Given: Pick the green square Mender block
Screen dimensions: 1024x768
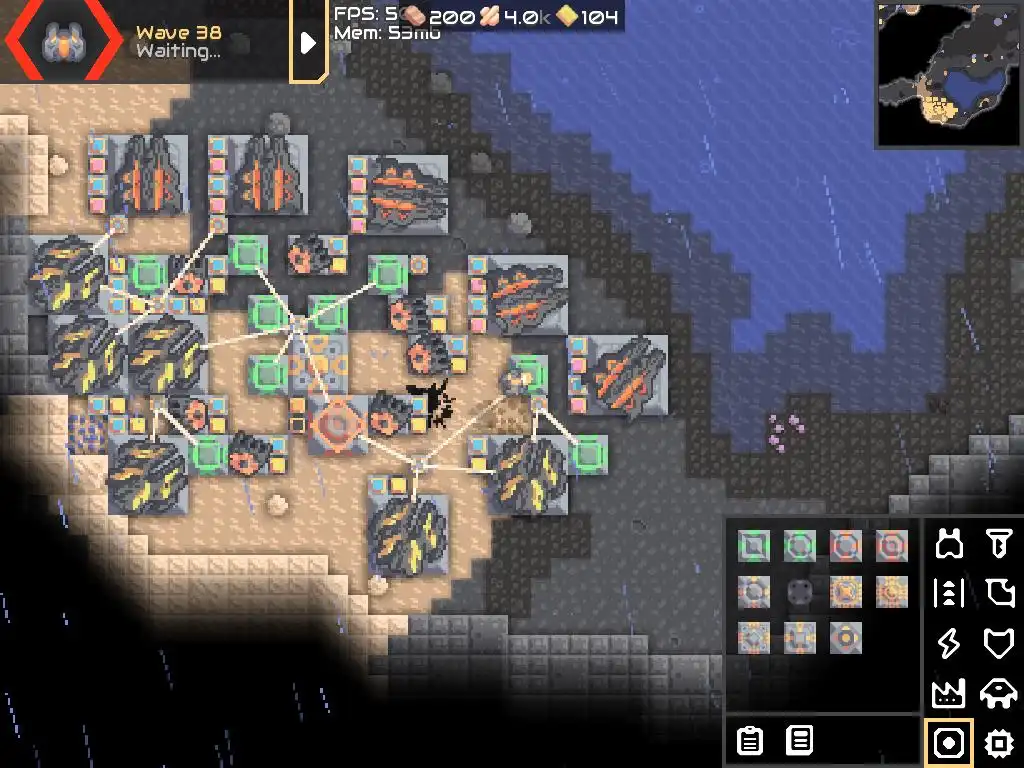Looking at the screenshot, I should [x=753, y=545].
